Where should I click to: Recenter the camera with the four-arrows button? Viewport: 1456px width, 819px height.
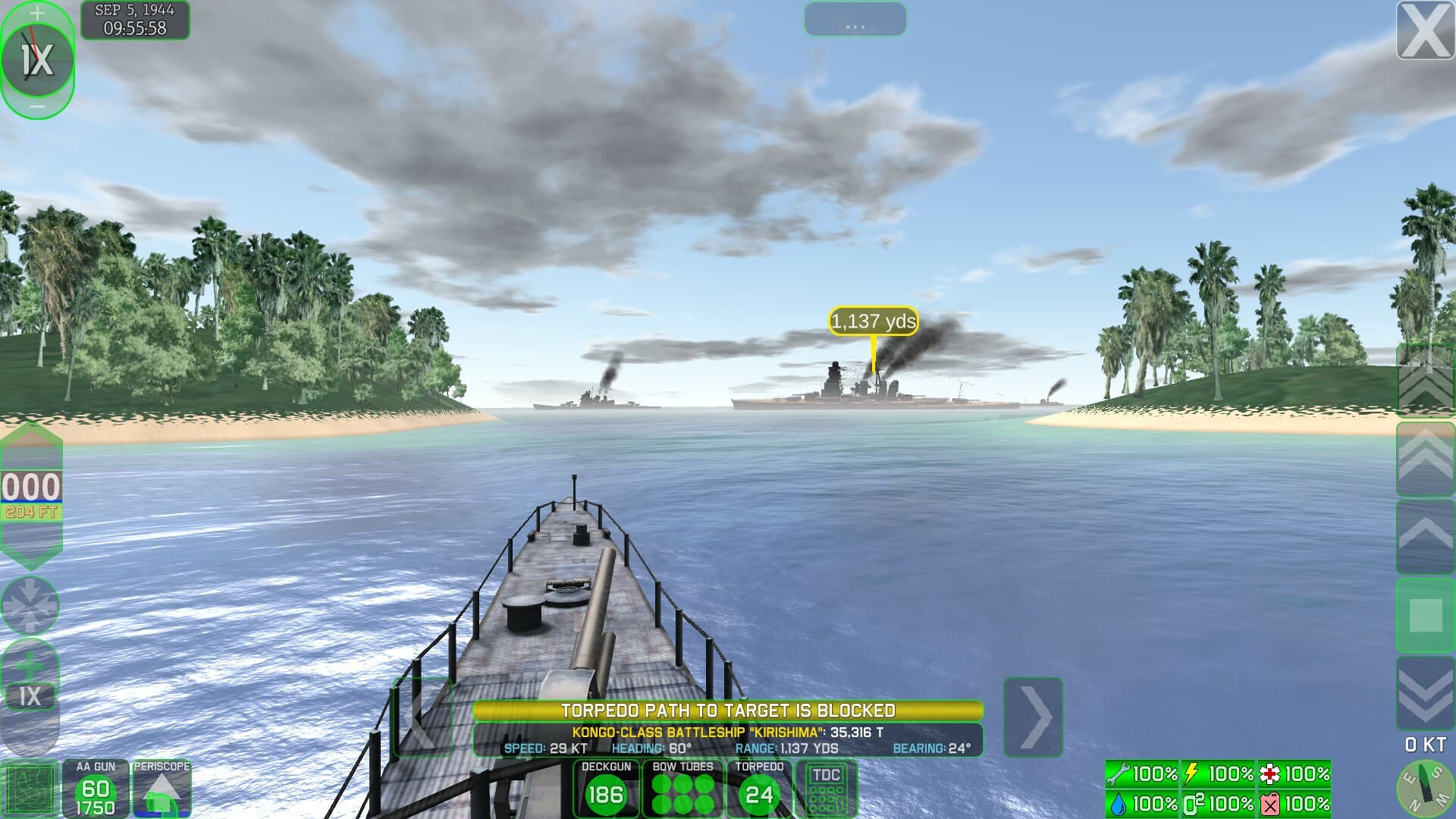pyautogui.click(x=30, y=605)
